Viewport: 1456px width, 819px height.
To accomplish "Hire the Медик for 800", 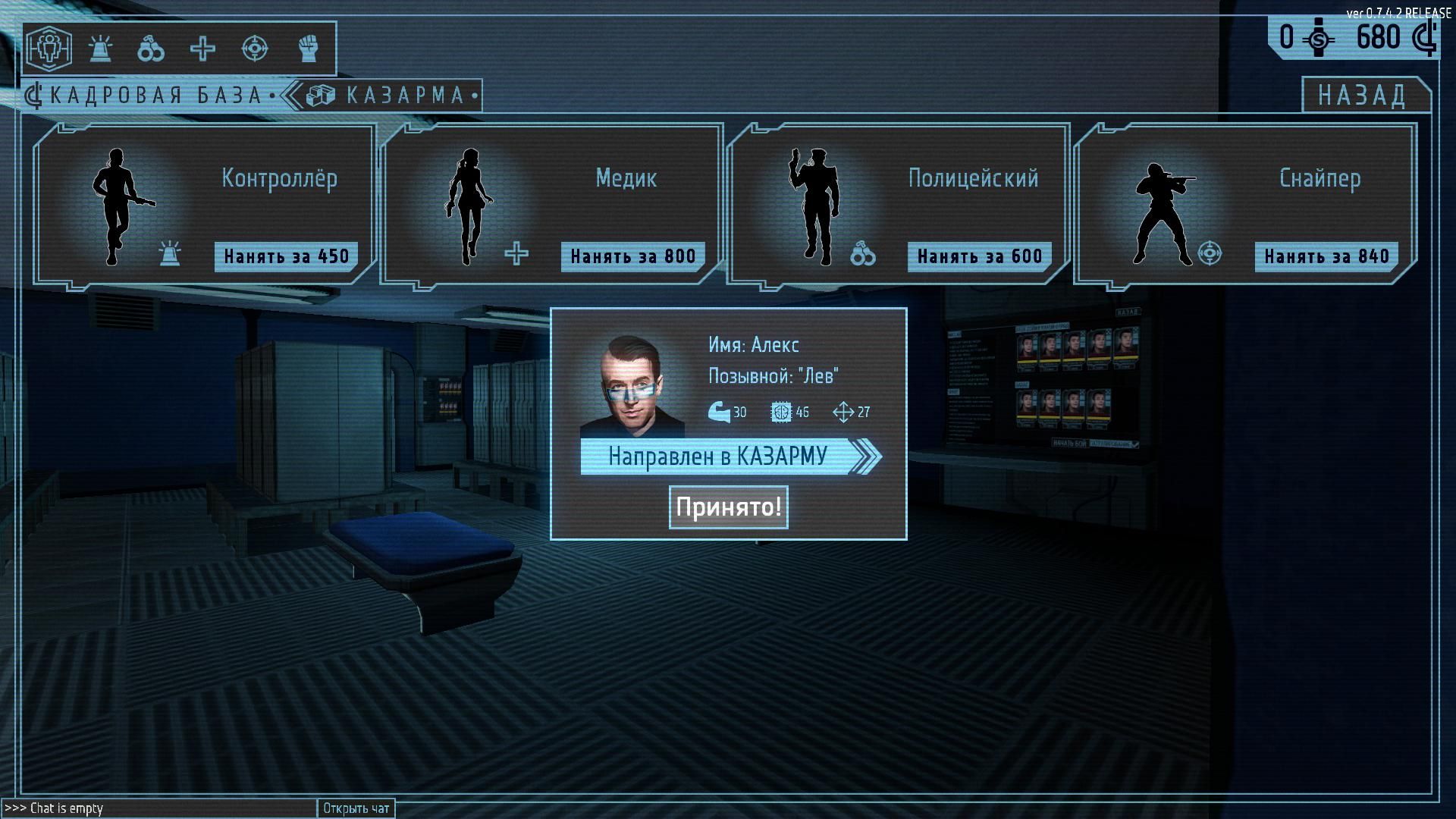I will tap(632, 256).
